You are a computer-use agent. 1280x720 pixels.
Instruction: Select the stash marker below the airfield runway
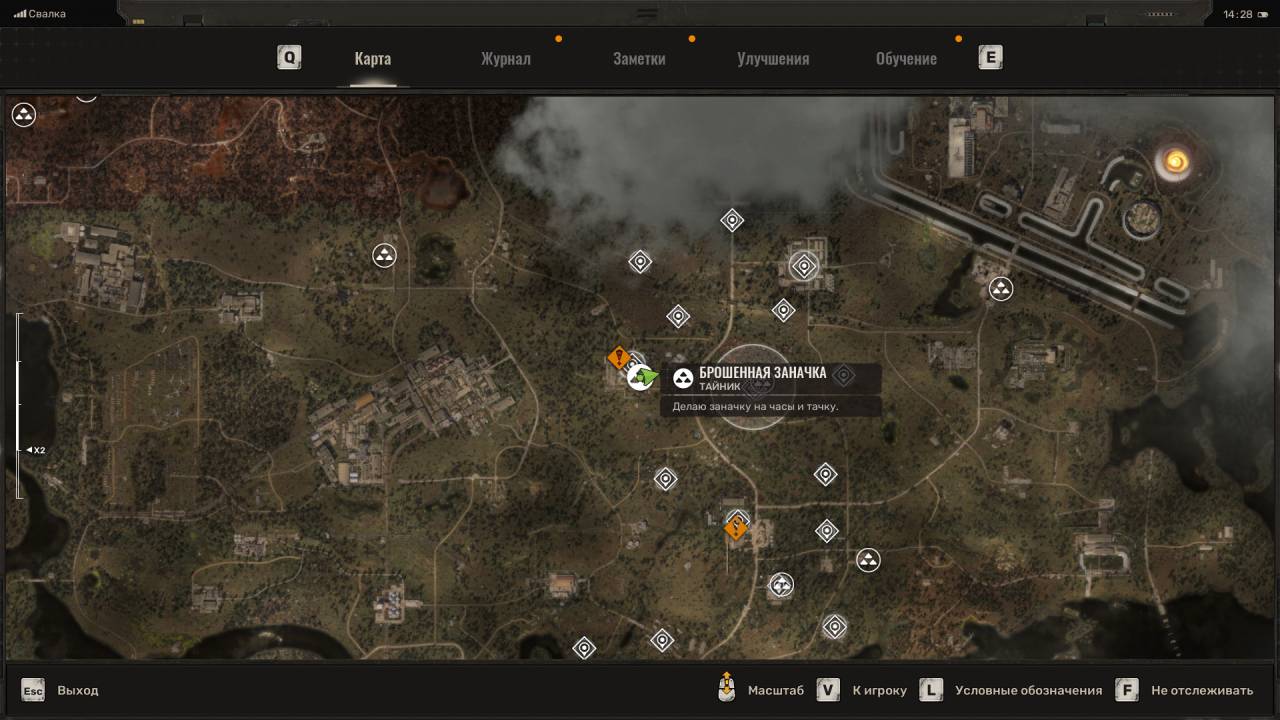pos(1000,289)
